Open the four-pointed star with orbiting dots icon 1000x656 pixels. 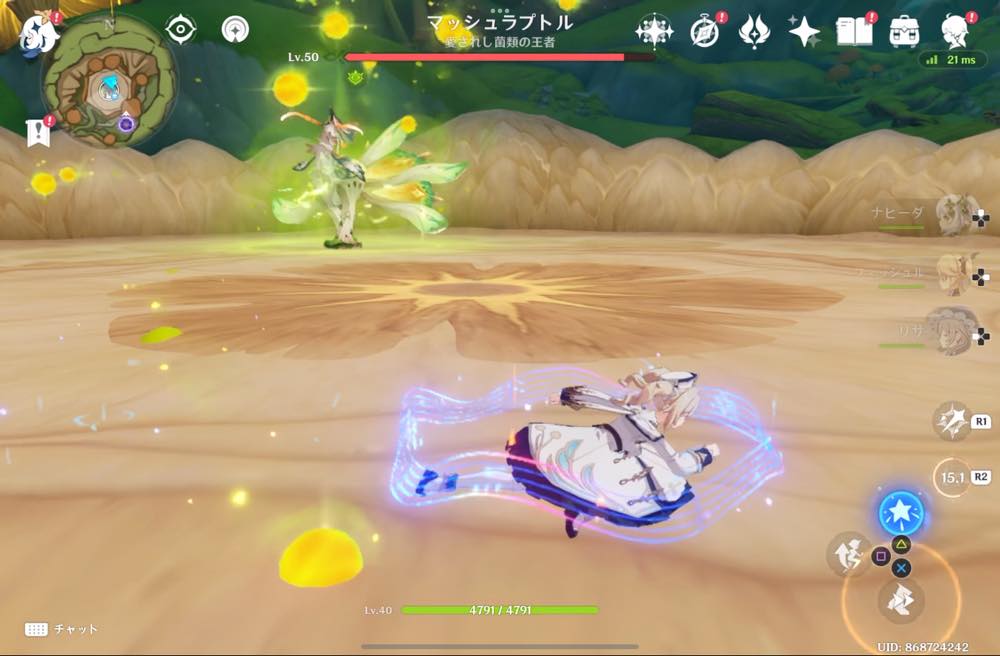(x=654, y=31)
